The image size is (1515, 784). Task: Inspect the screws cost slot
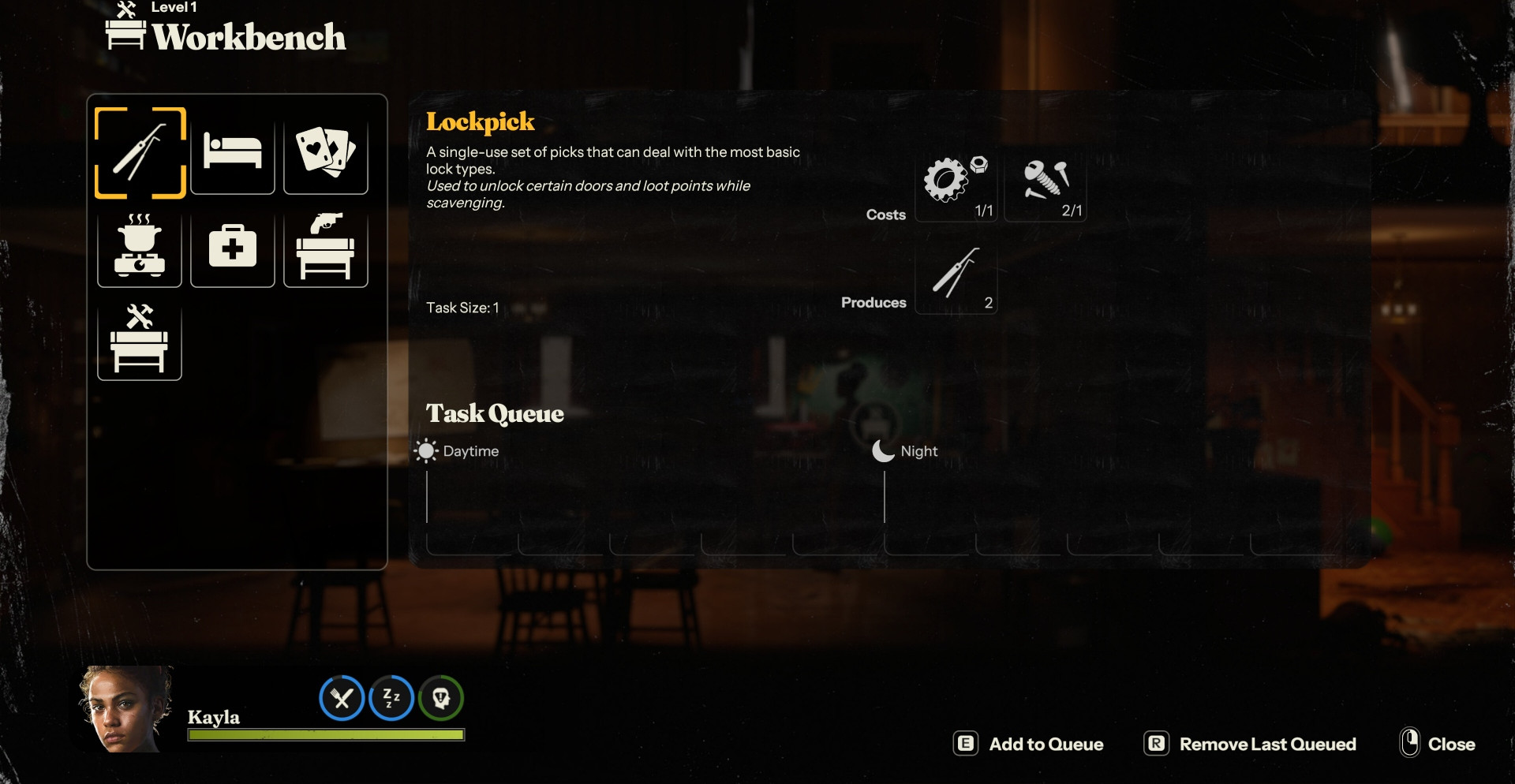tap(1046, 183)
